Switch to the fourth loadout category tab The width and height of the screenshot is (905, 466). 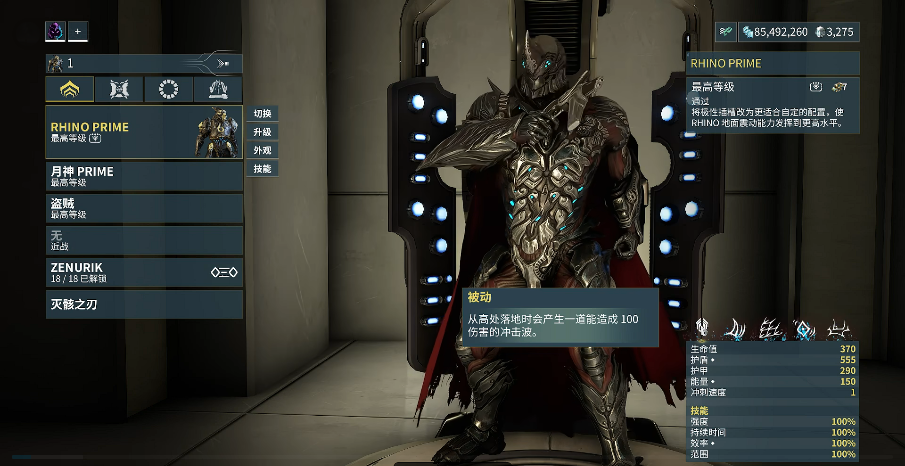pyautogui.click(x=217, y=90)
